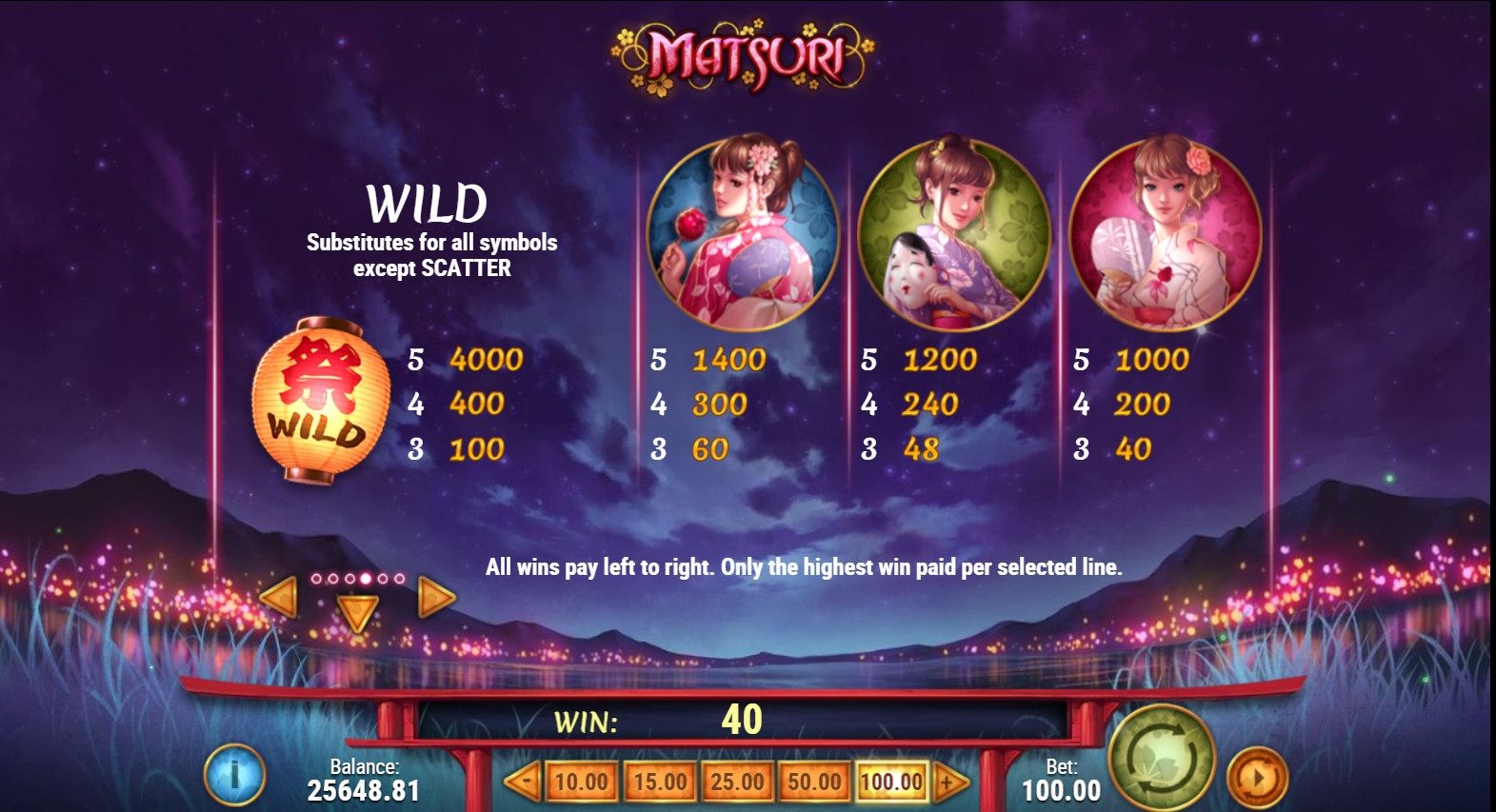Spin the reels with the green button
This screenshot has height=812, width=1496.
(1161, 759)
